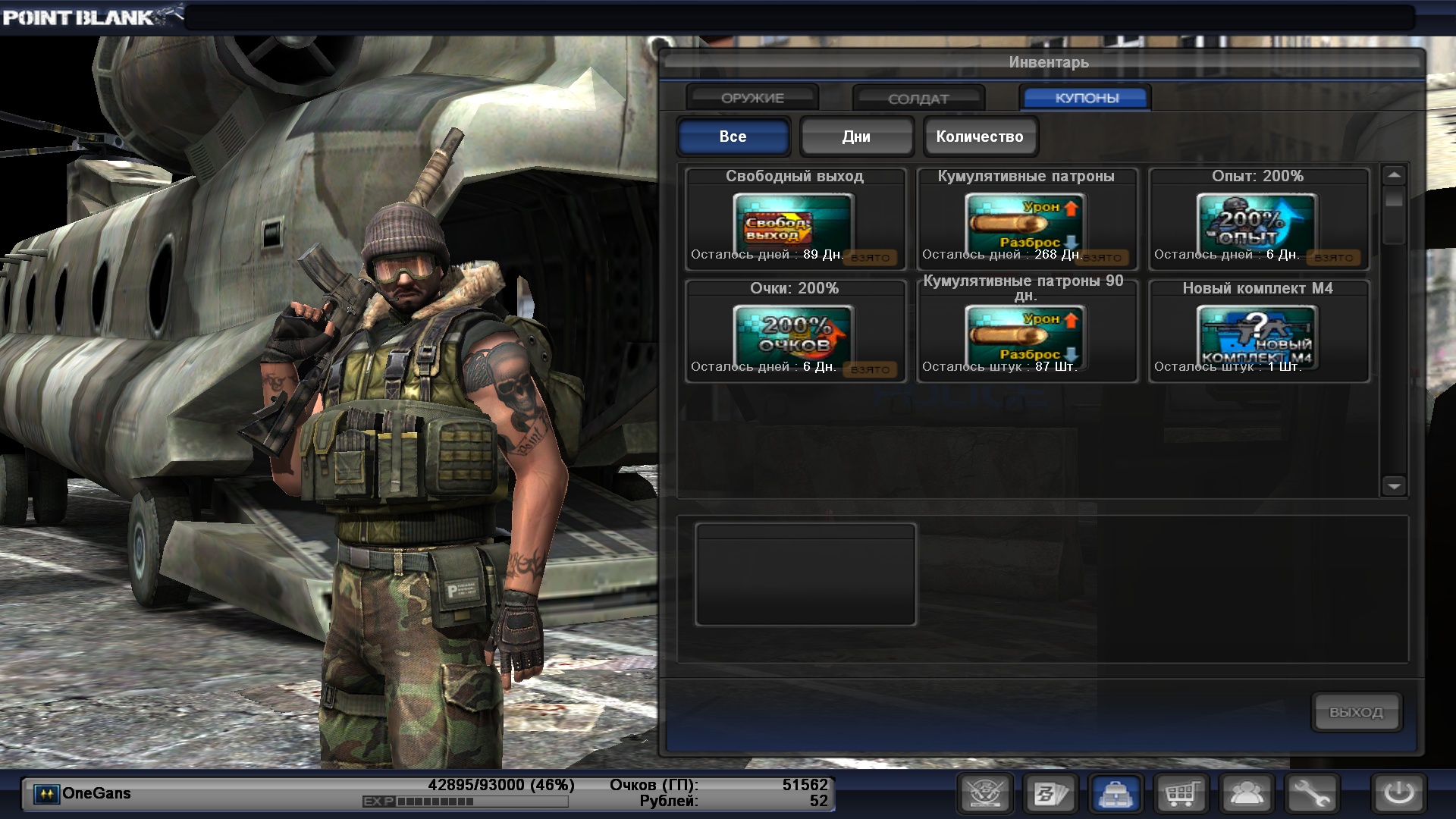This screenshot has height=819, width=1456.
Task: Select the КУПОНЫ coupons tab
Action: click(x=1086, y=98)
